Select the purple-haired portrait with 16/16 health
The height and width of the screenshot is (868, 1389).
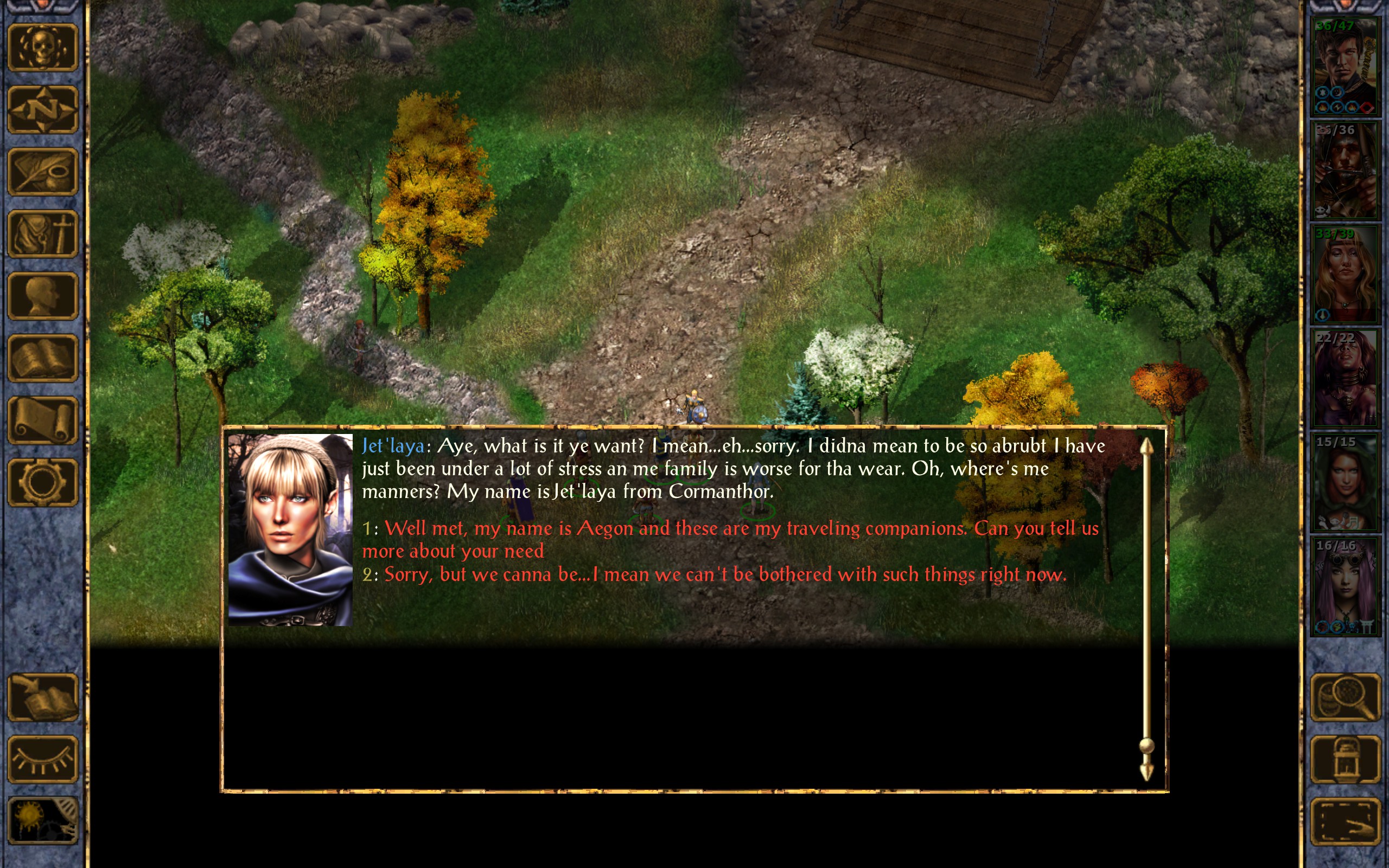pyautogui.click(x=1345, y=585)
